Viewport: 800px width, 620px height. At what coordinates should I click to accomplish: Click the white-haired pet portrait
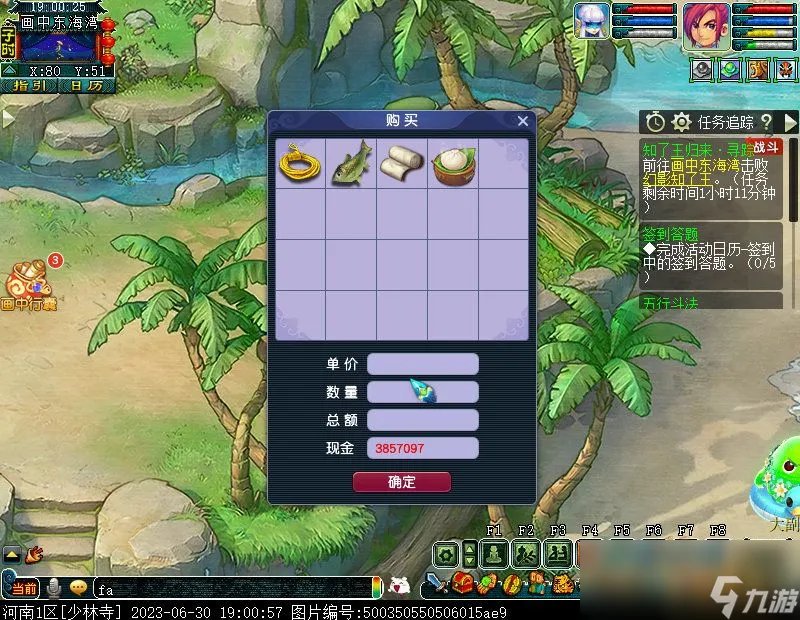(592, 22)
